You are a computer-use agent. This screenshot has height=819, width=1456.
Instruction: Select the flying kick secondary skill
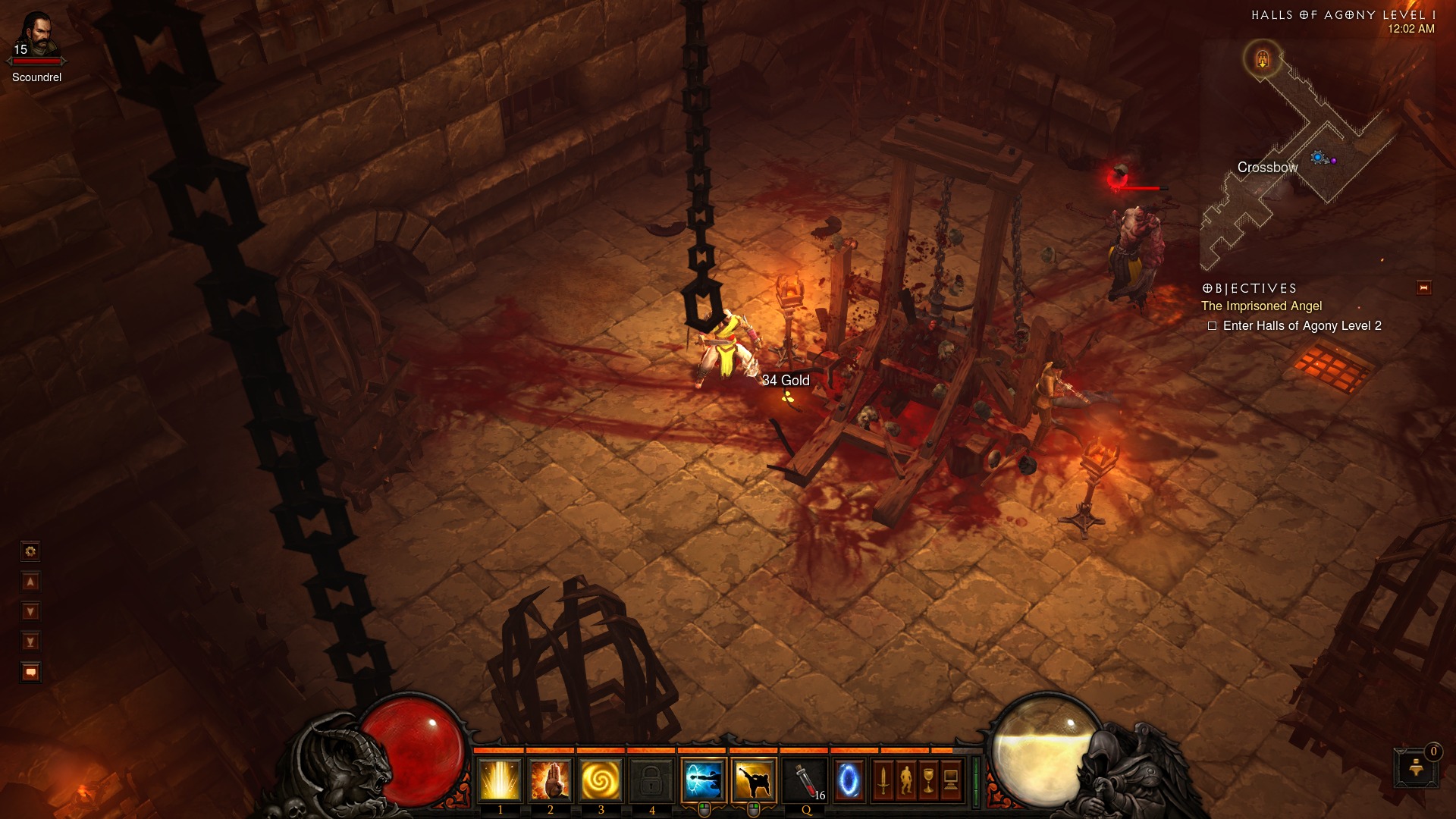pyautogui.click(x=754, y=780)
